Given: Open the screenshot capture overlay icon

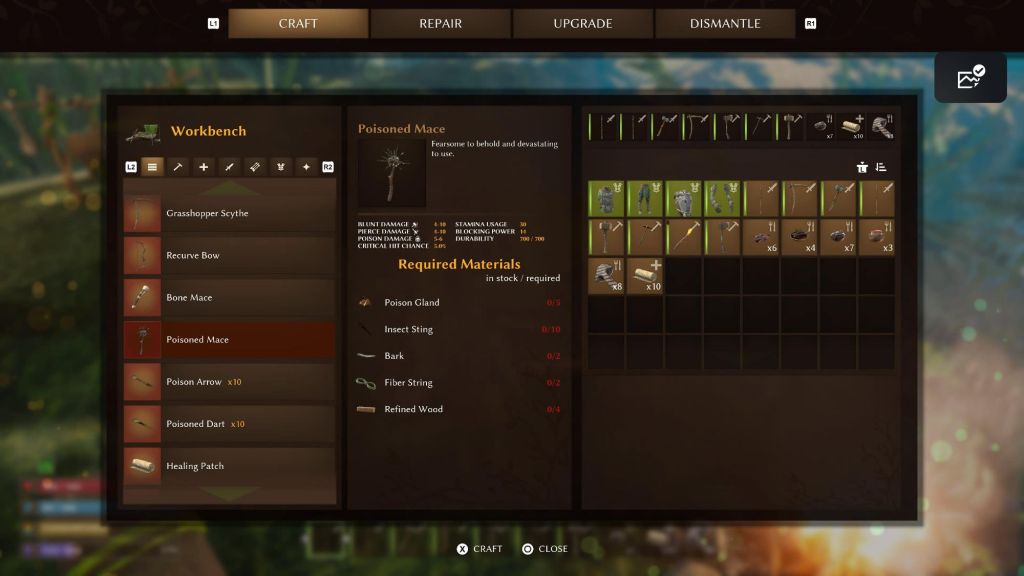Looking at the screenshot, I should (x=970, y=77).
